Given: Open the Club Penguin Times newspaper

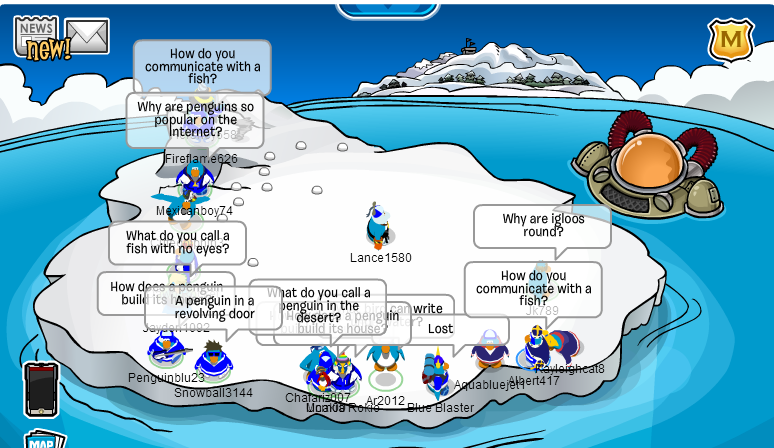Looking at the screenshot, I should pyautogui.click(x=36, y=36).
